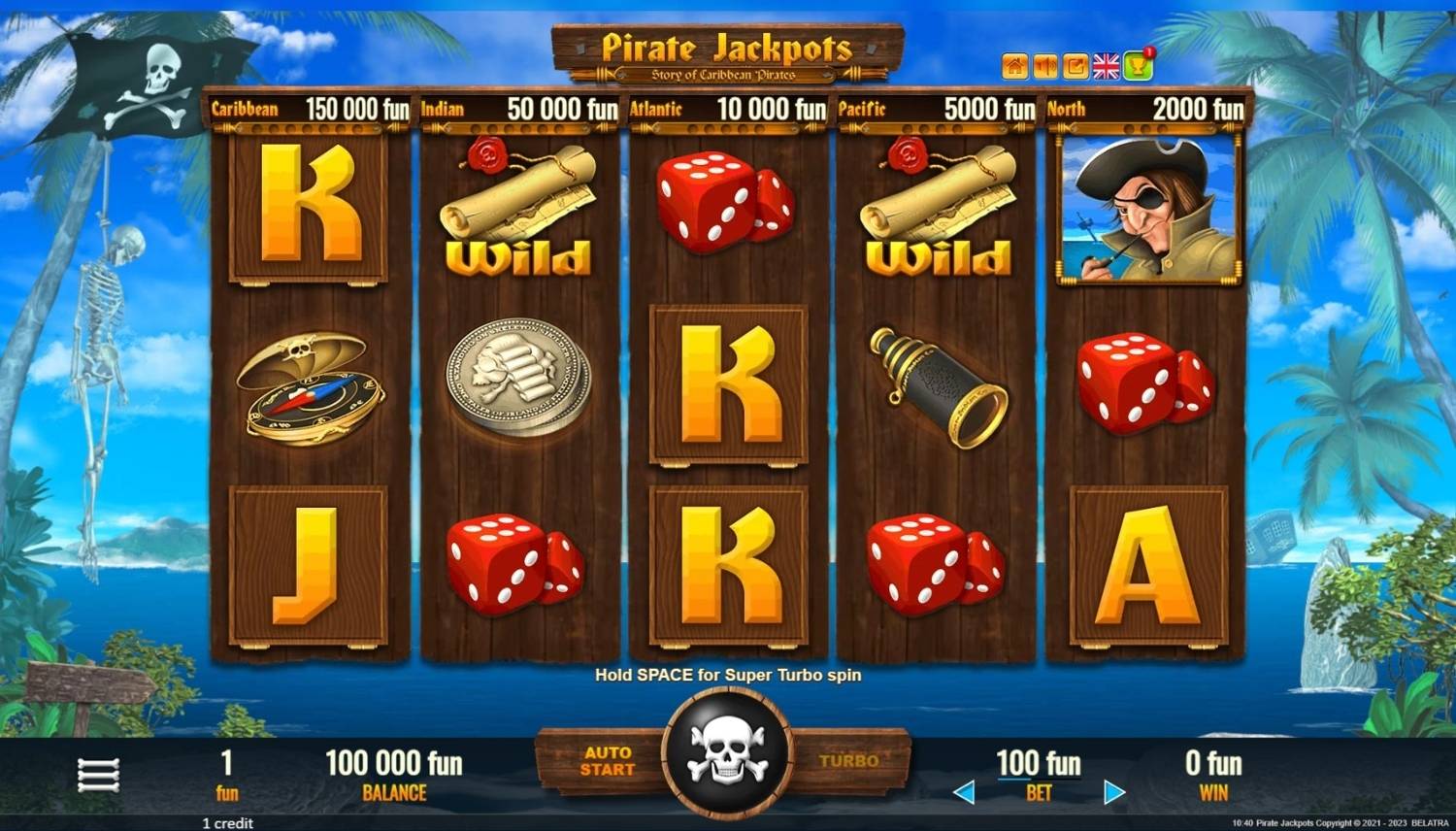Click the home icon in the top-right

pos(1015,65)
